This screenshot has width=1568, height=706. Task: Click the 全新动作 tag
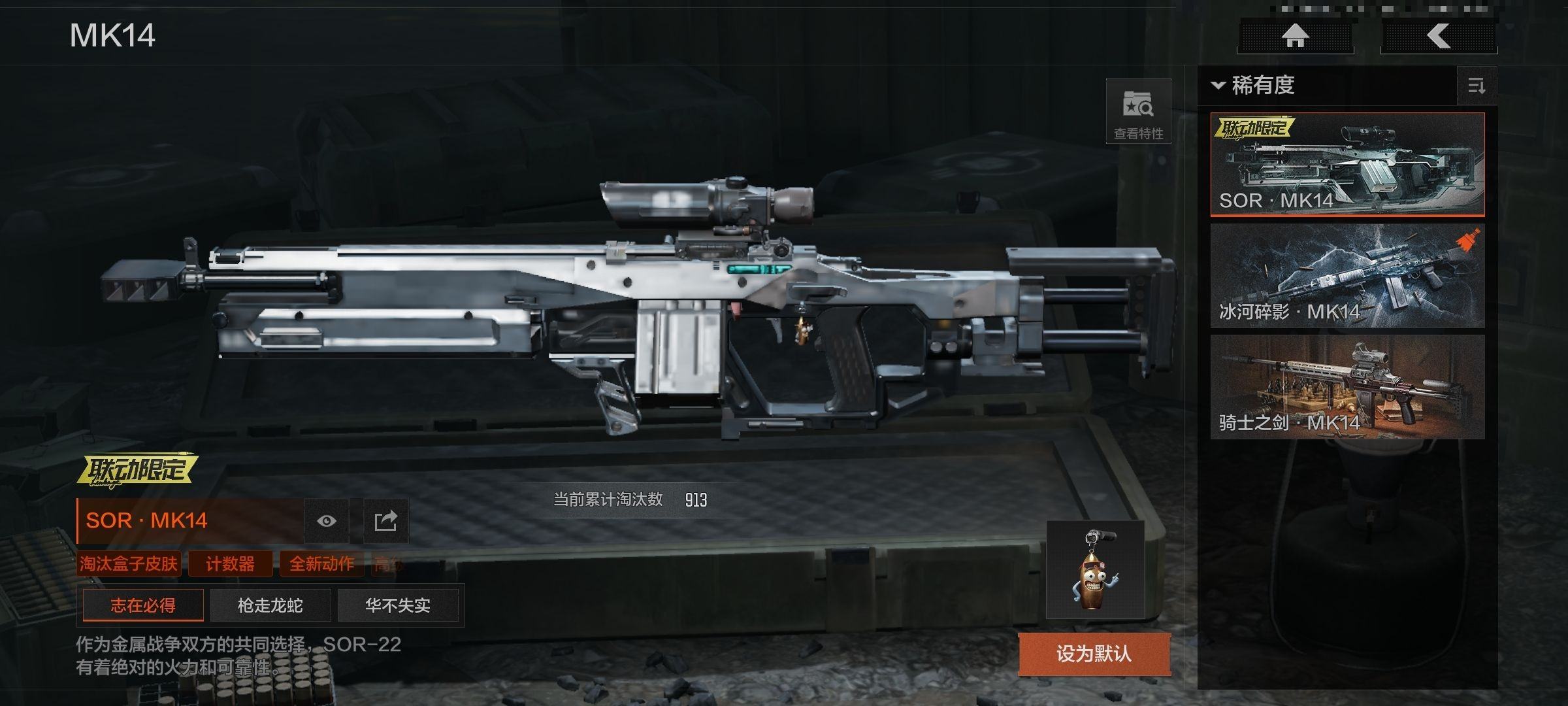click(x=321, y=563)
